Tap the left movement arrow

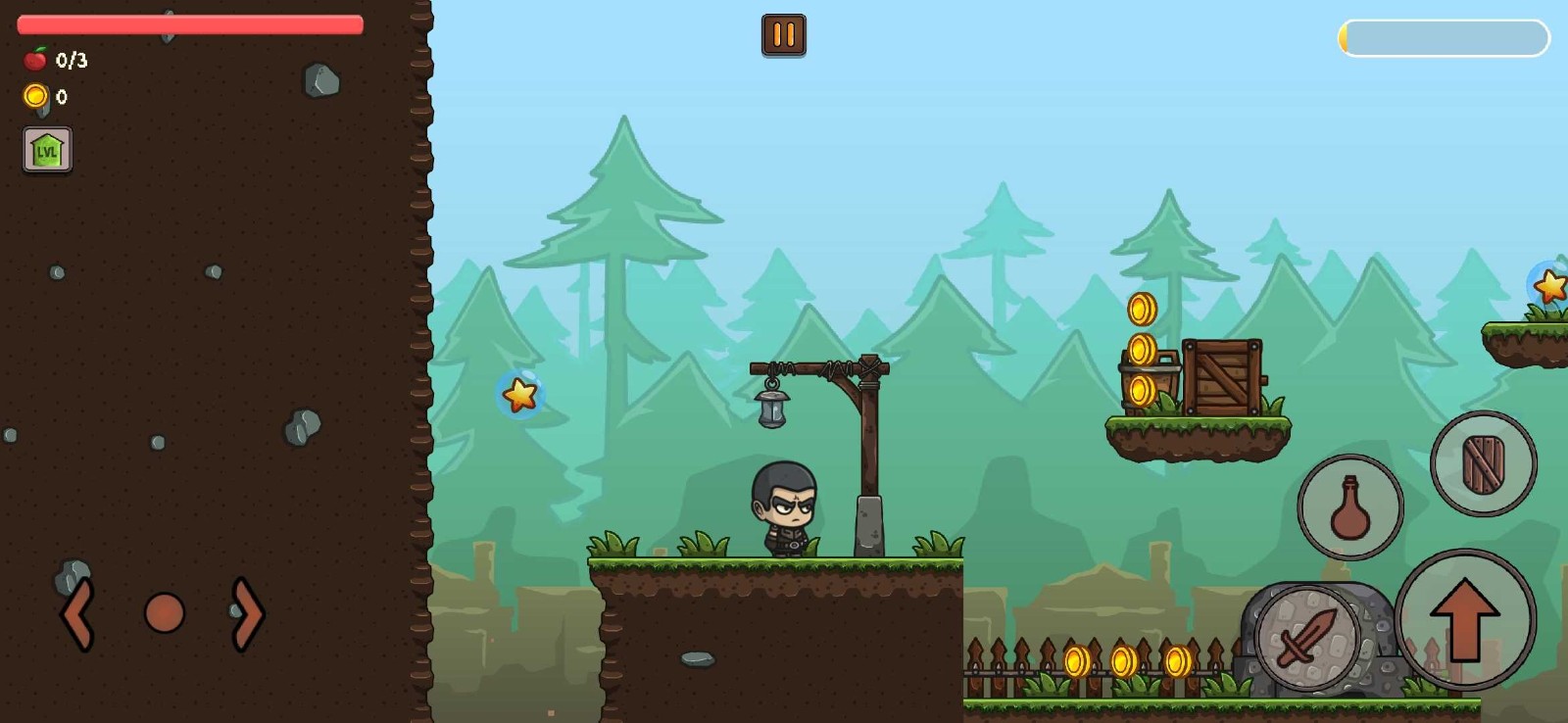click(x=78, y=614)
